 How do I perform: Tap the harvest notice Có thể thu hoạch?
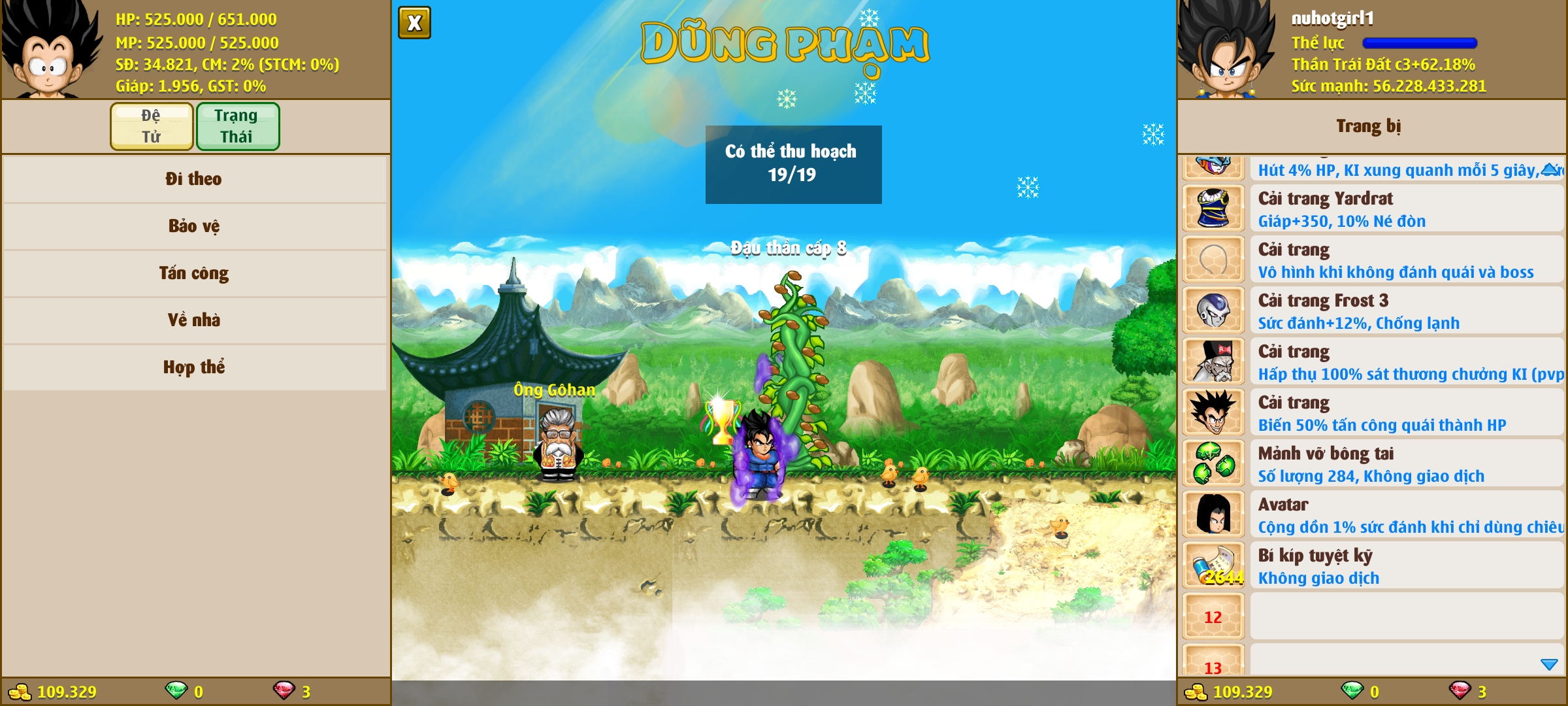793,164
